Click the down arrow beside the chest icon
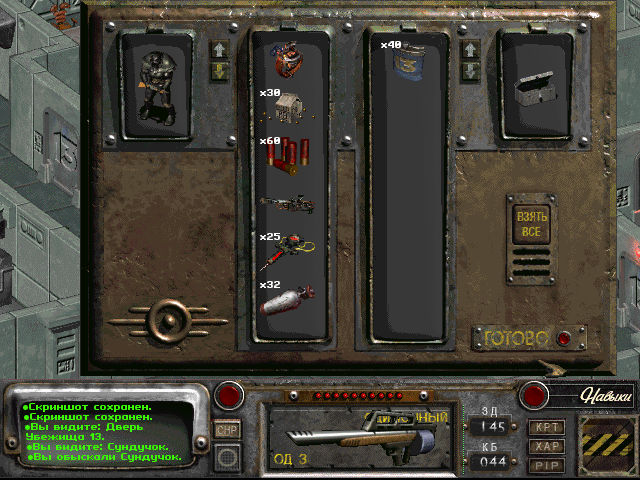 [469, 70]
